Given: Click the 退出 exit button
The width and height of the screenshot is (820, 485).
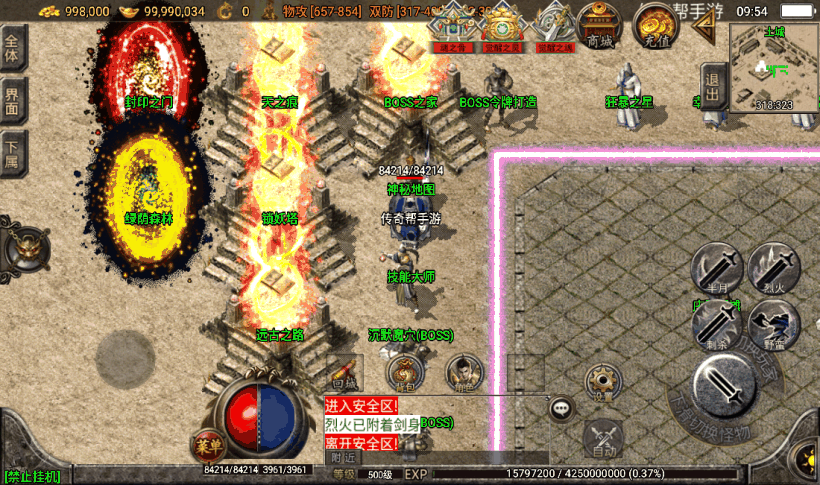Looking at the screenshot, I should [712, 86].
